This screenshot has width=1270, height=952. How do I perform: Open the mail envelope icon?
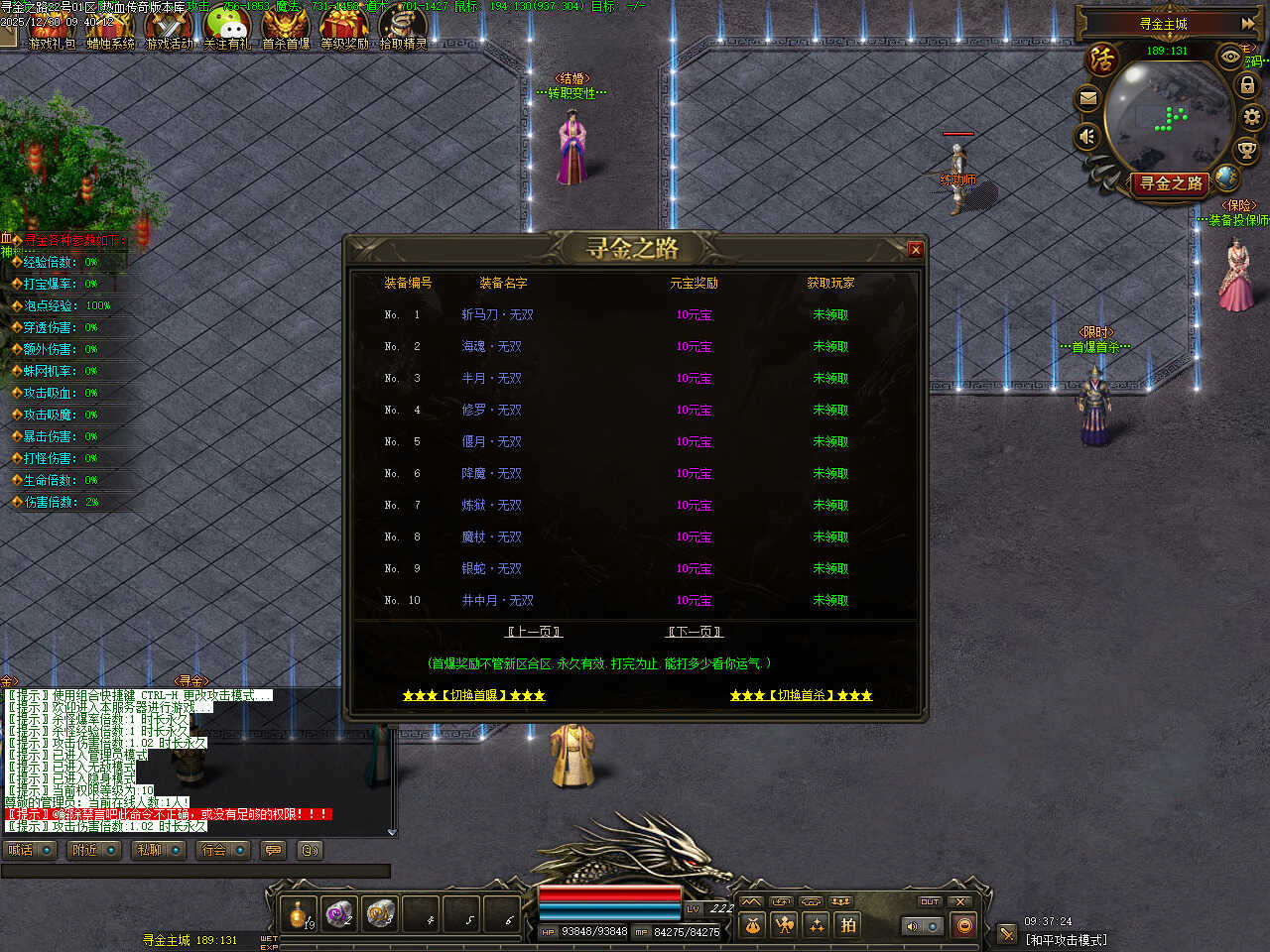[x=1088, y=98]
